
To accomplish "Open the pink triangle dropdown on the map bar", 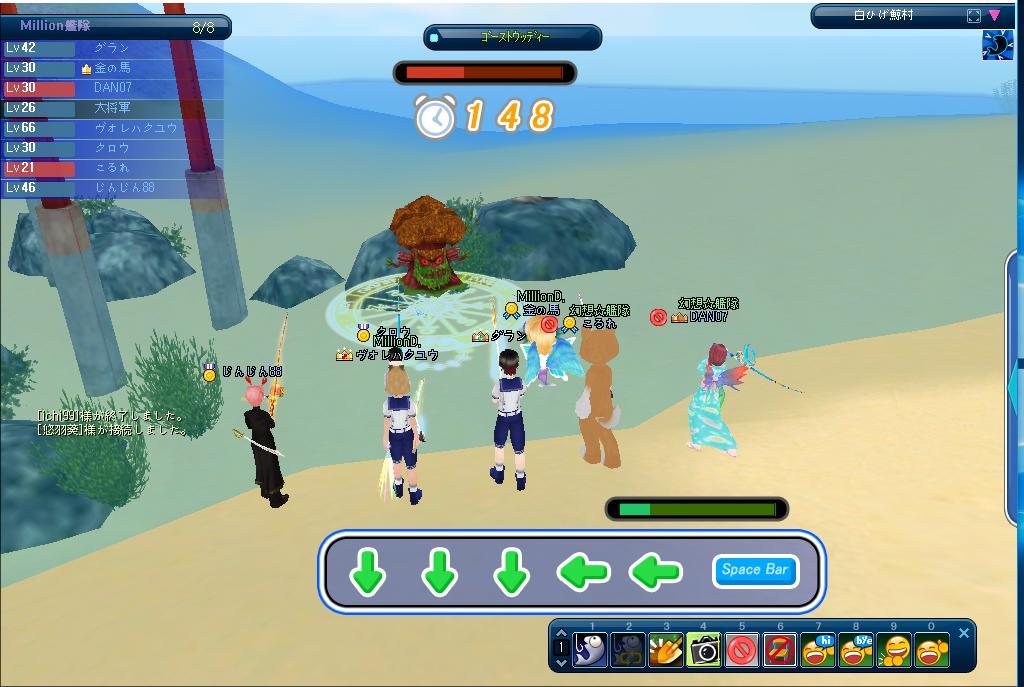I will pyautogui.click(x=994, y=16).
